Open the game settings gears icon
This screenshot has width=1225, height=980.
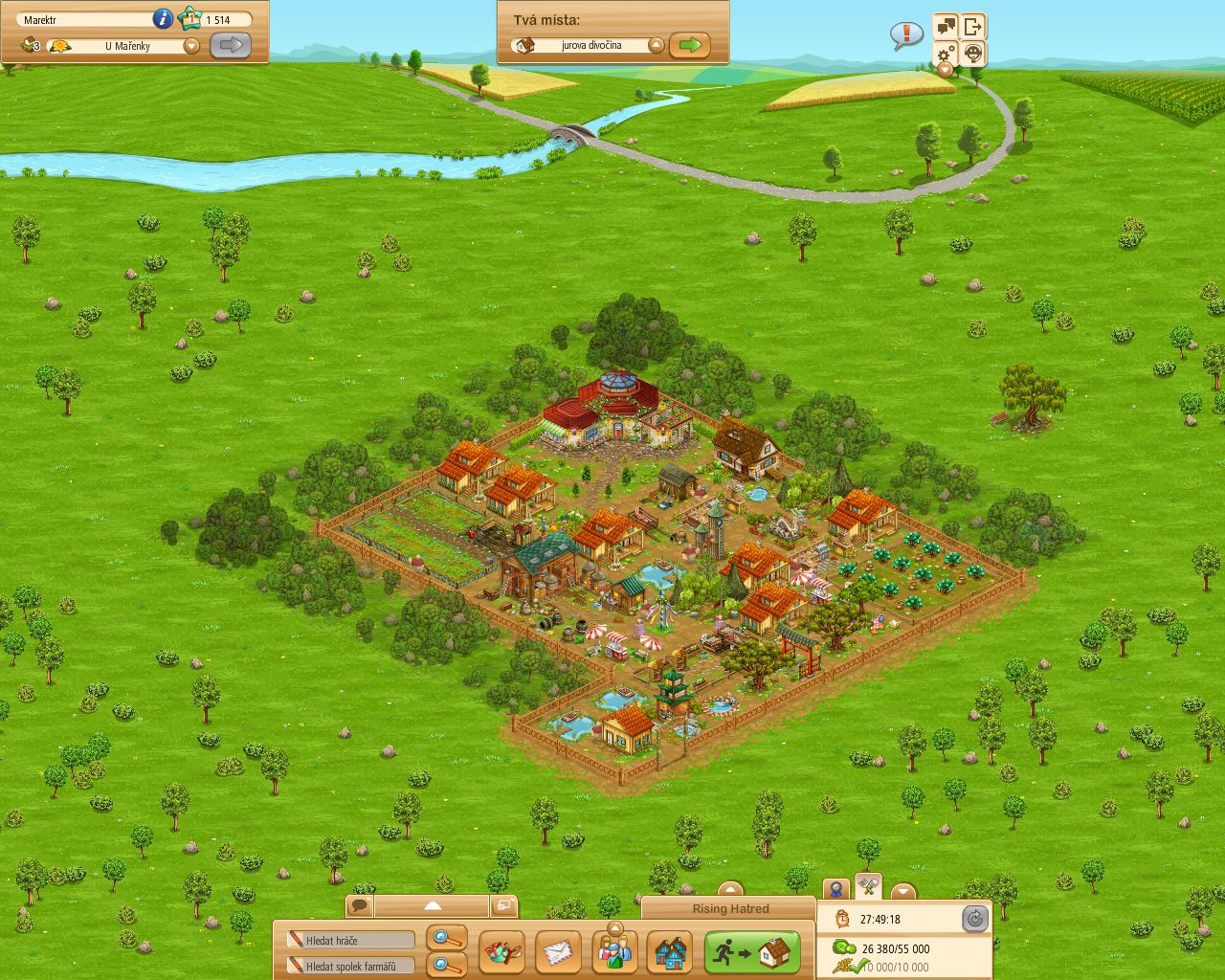[945, 54]
